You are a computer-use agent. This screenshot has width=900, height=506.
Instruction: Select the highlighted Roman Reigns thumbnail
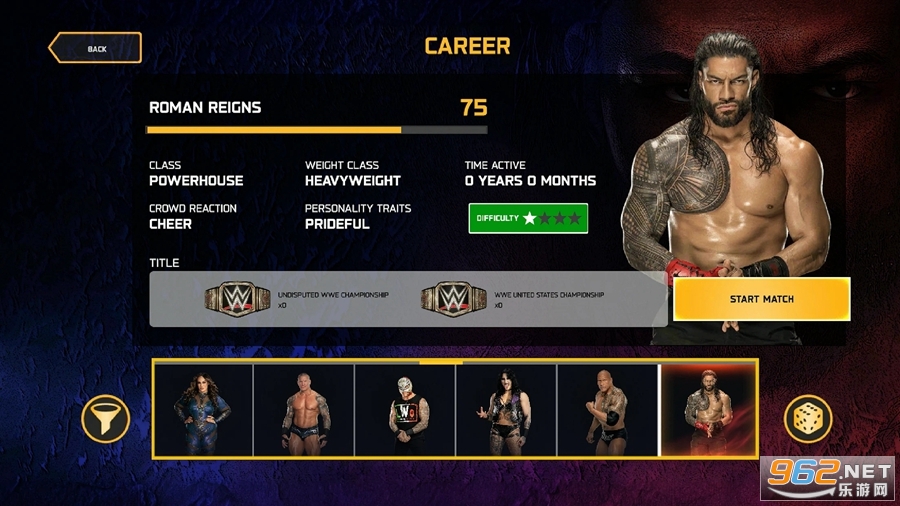(x=709, y=409)
